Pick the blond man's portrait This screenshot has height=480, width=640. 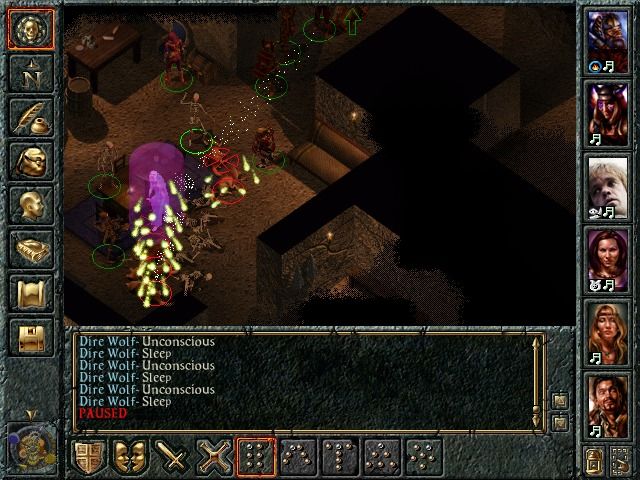pos(608,185)
